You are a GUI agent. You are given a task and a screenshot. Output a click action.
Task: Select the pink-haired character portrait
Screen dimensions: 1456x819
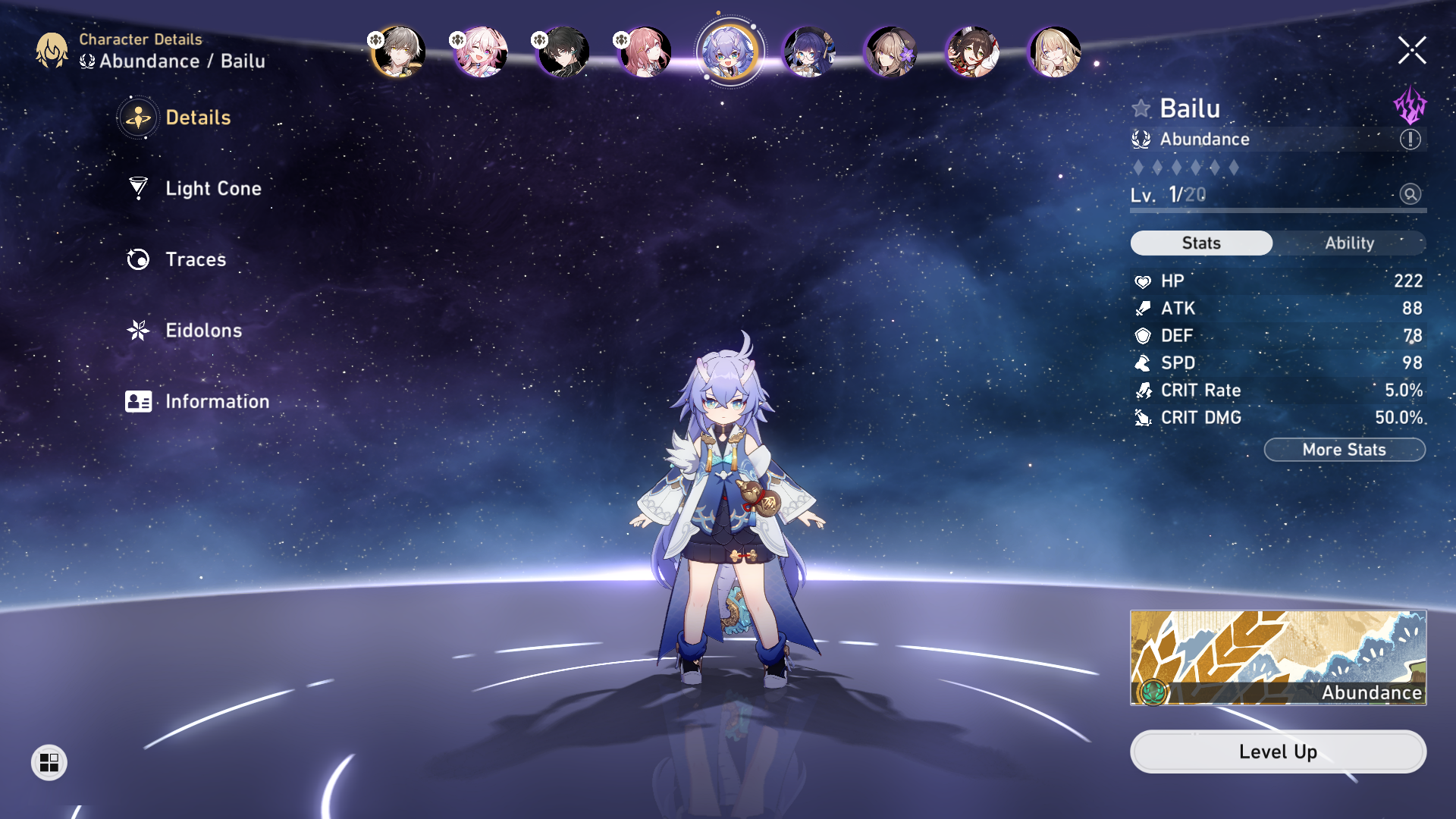(480, 52)
